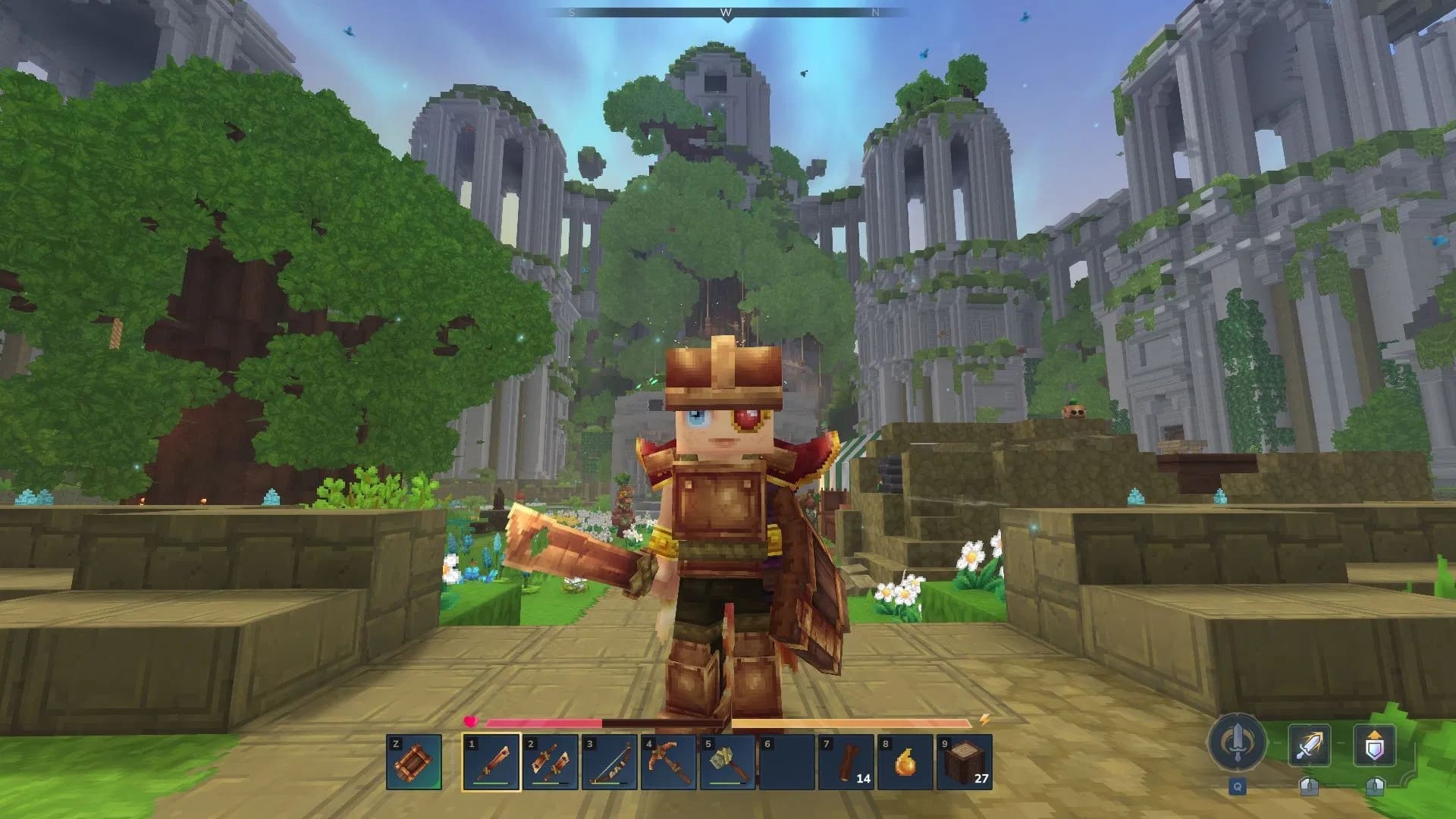
Task: Pick the wooden sticks stack of 14
Action: coord(846,762)
